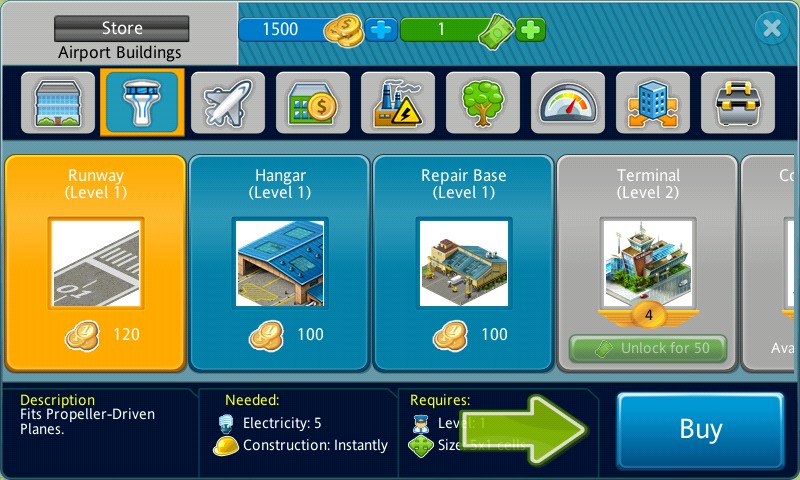The image size is (800, 480).
Task: Switch to the power plant category tab
Action: [x=398, y=103]
